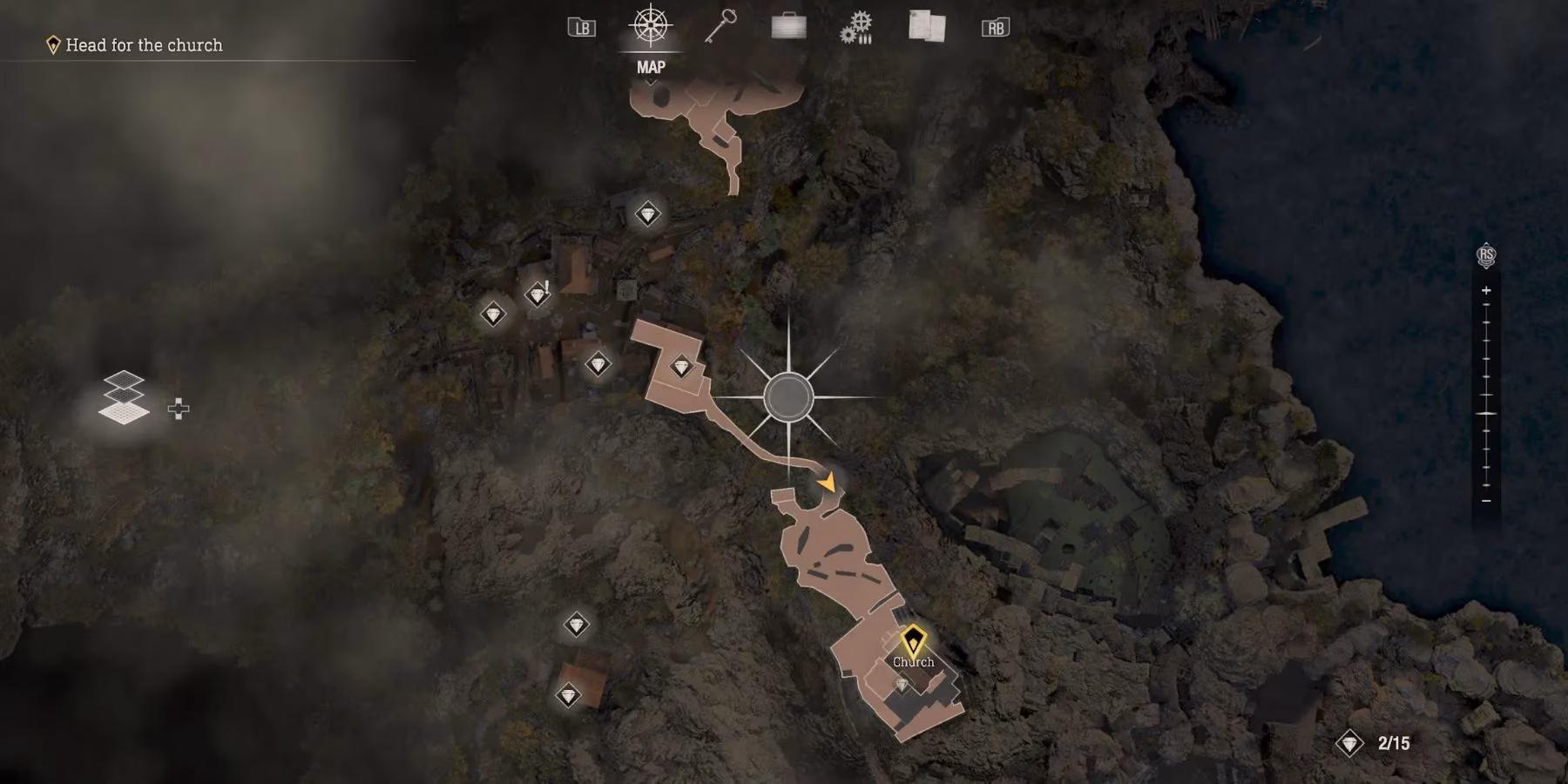Switch to the Map tab compass icon
Screen dimensions: 1568x784
pyautogui.click(x=650, y=26)
